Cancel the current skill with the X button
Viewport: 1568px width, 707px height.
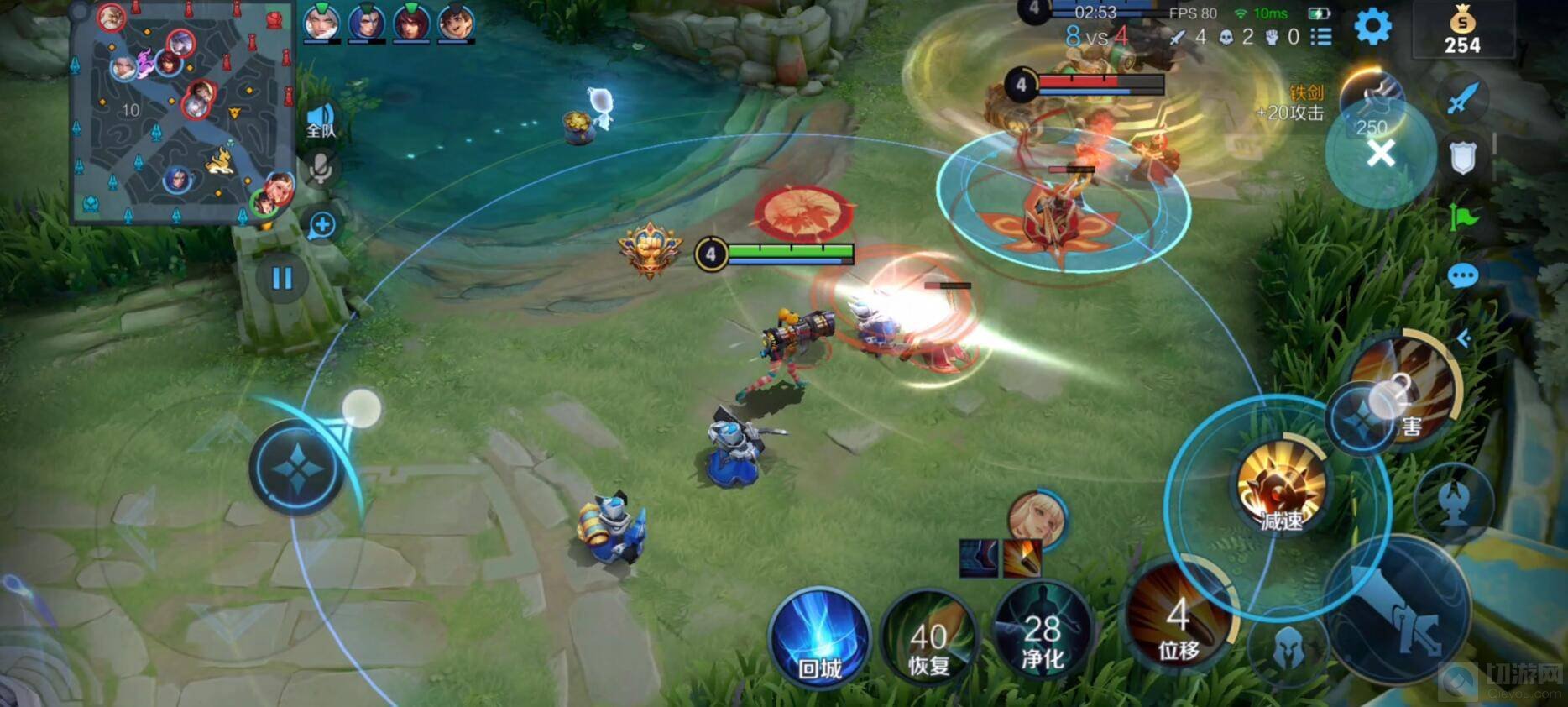pos(1381,154)
